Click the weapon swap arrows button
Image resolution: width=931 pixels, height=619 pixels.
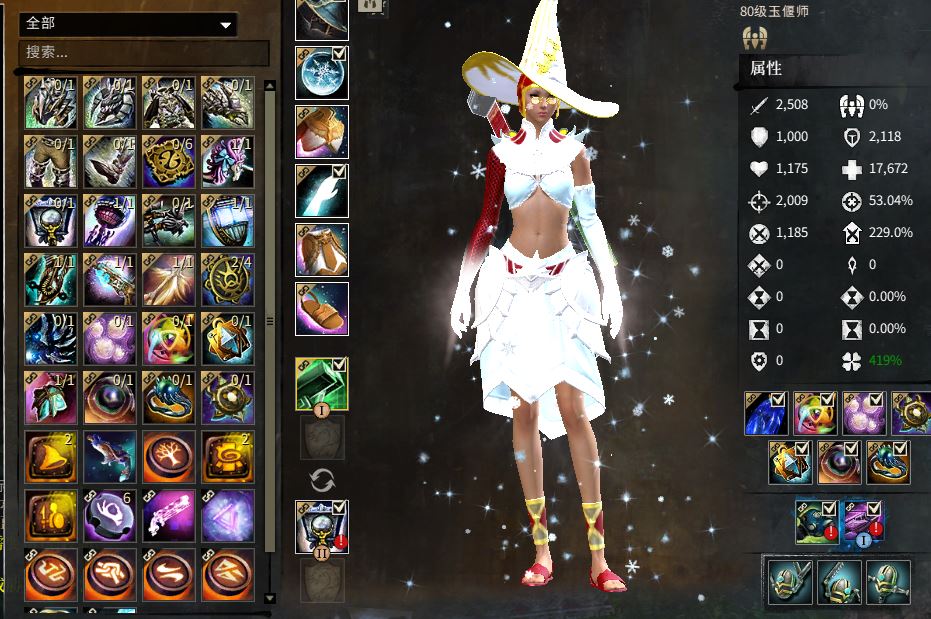321,480
